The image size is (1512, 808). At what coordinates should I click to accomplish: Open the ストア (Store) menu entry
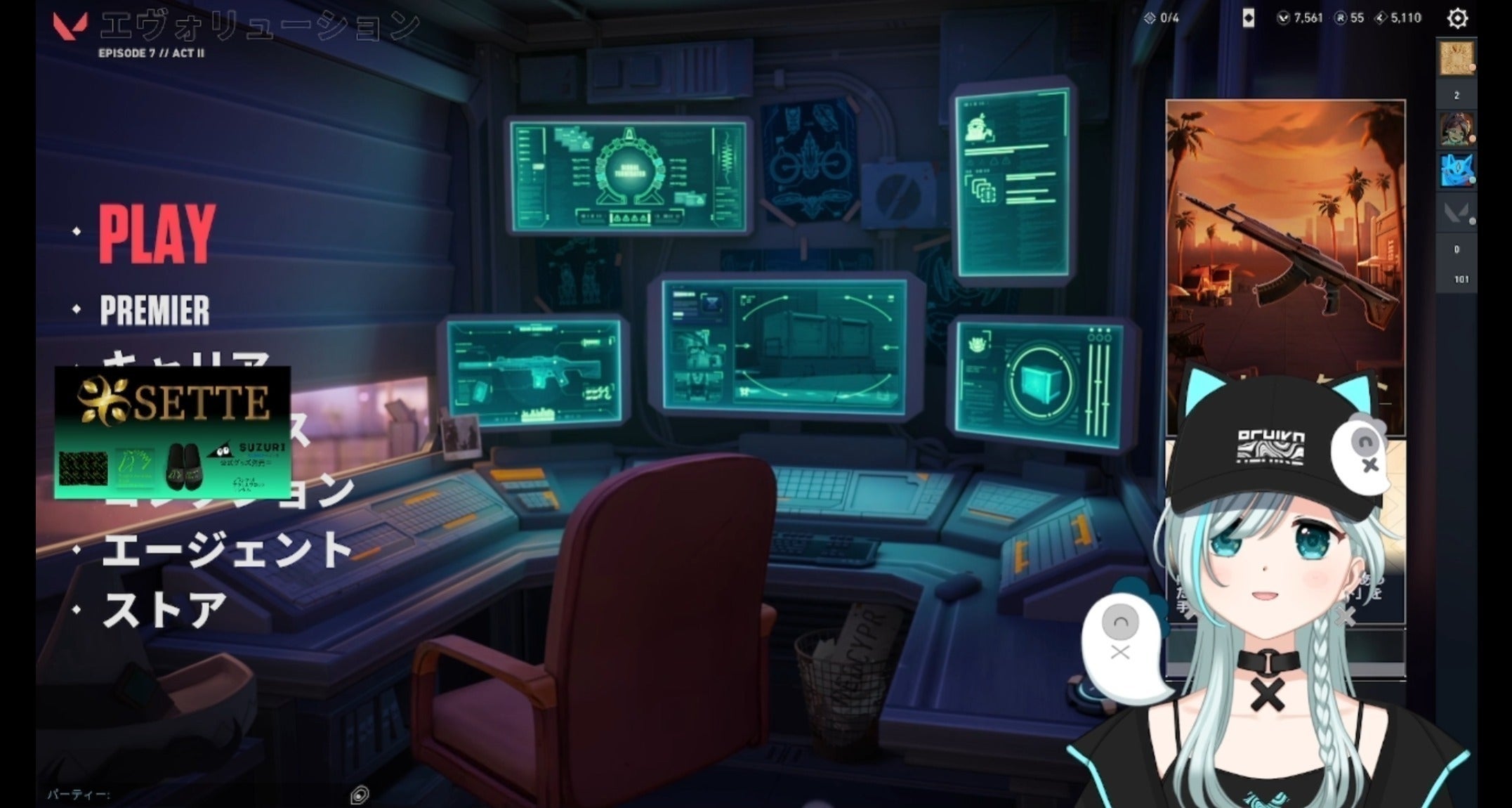pos(165,609)
